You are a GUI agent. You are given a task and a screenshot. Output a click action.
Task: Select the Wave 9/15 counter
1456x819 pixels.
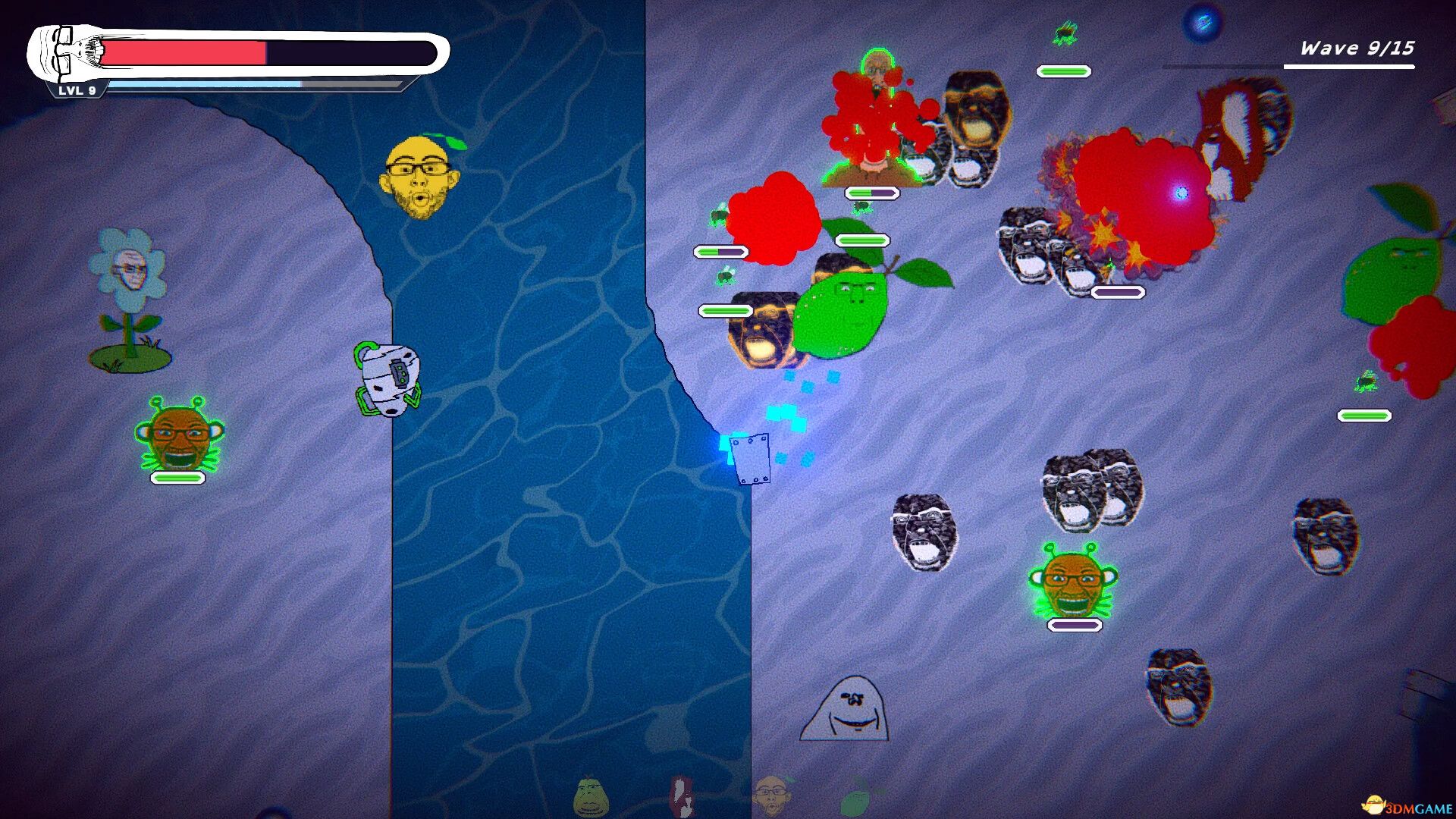tap(1357, 48)
